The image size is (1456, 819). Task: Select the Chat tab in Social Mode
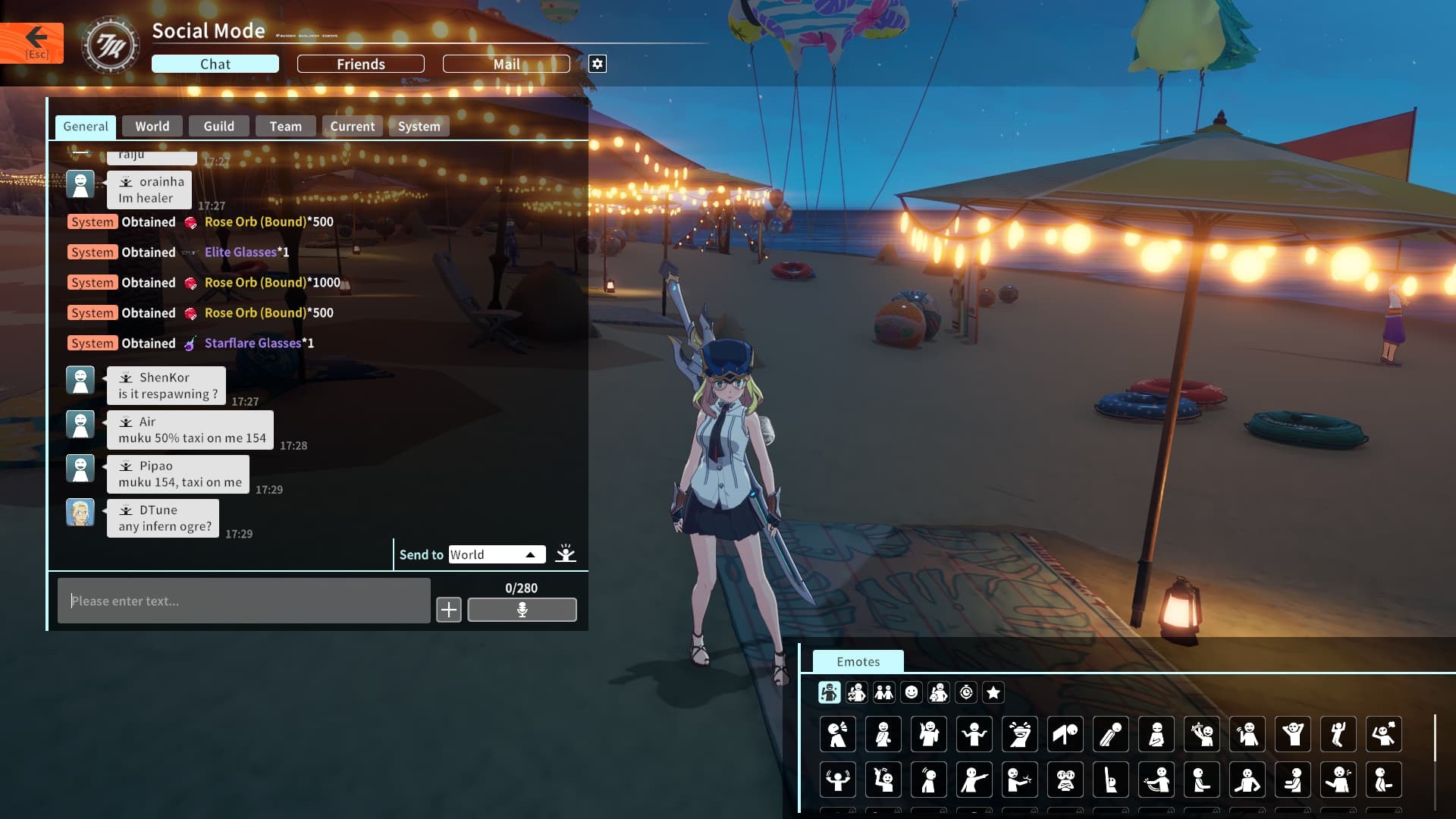[x=215, y=64]
